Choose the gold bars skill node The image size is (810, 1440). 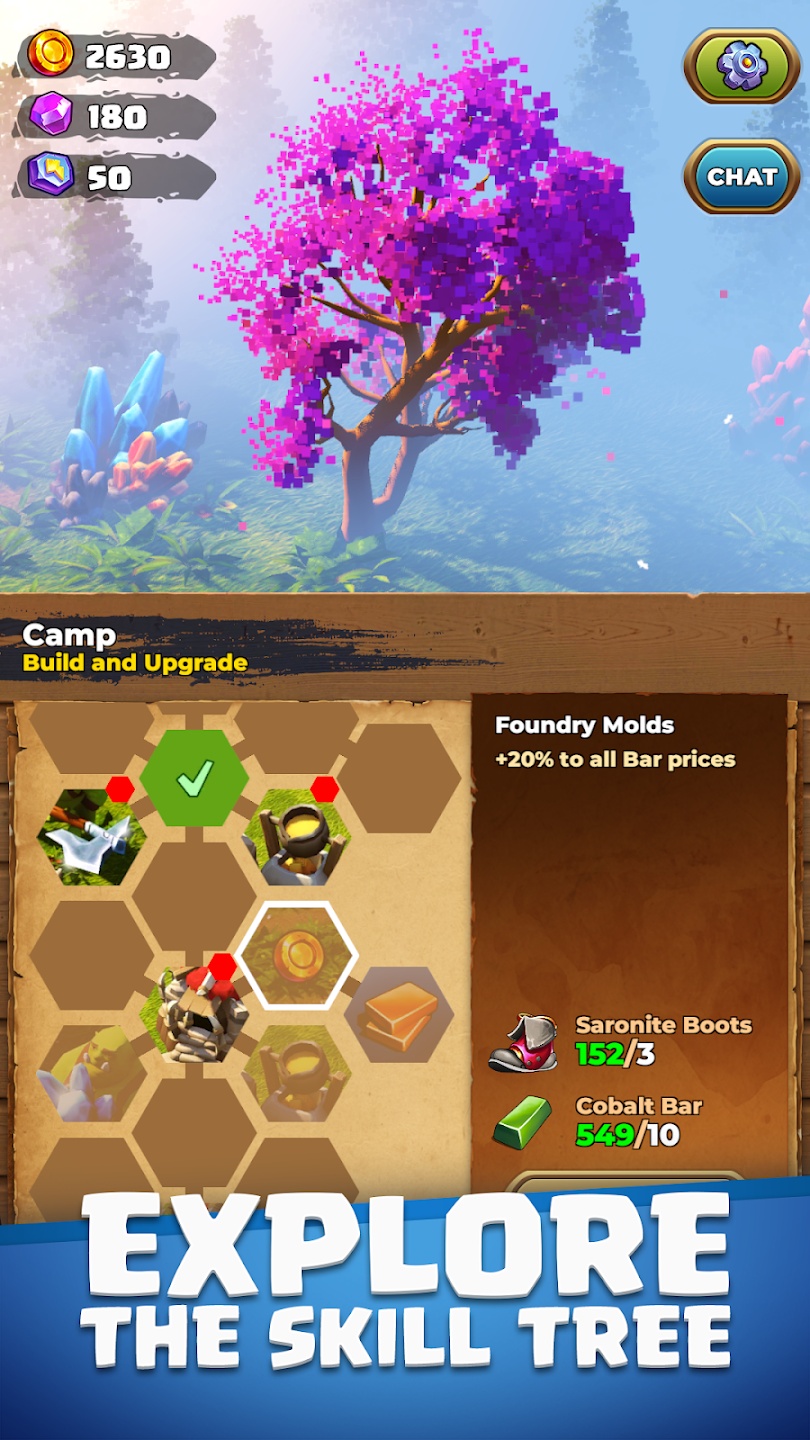pos(398,1014)
